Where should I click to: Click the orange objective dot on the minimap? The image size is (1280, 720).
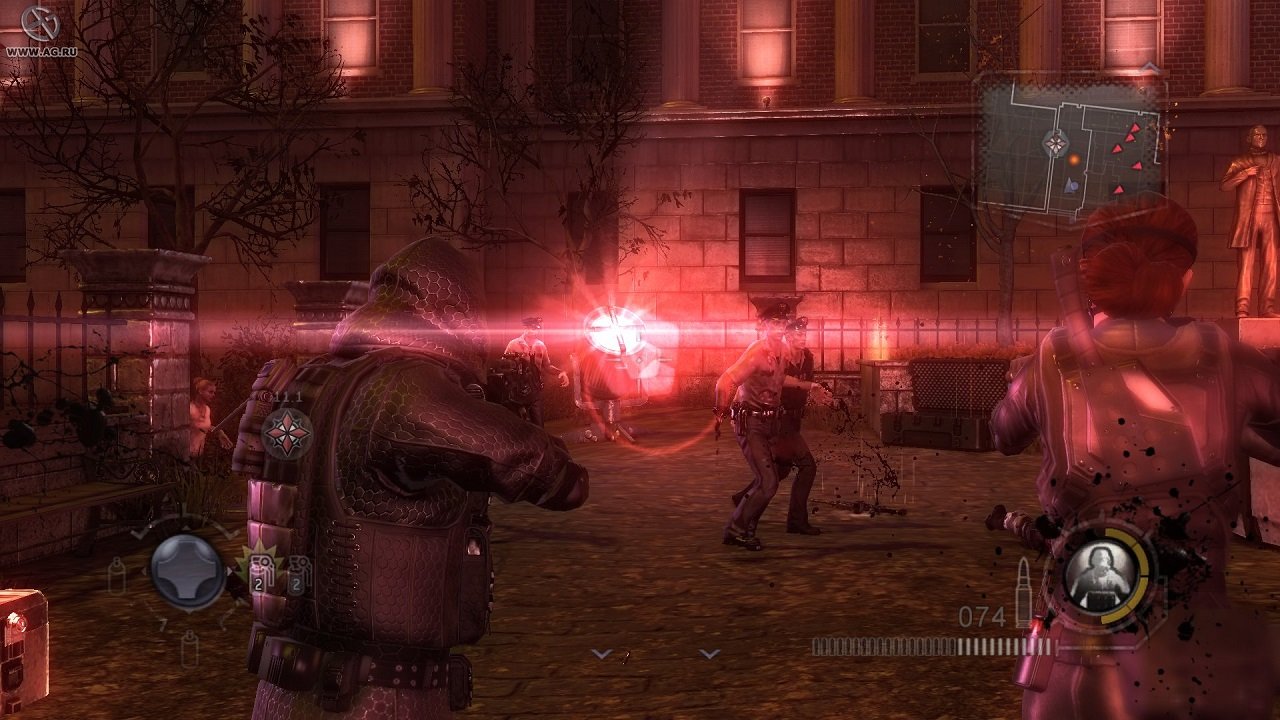click(1074, 160)
